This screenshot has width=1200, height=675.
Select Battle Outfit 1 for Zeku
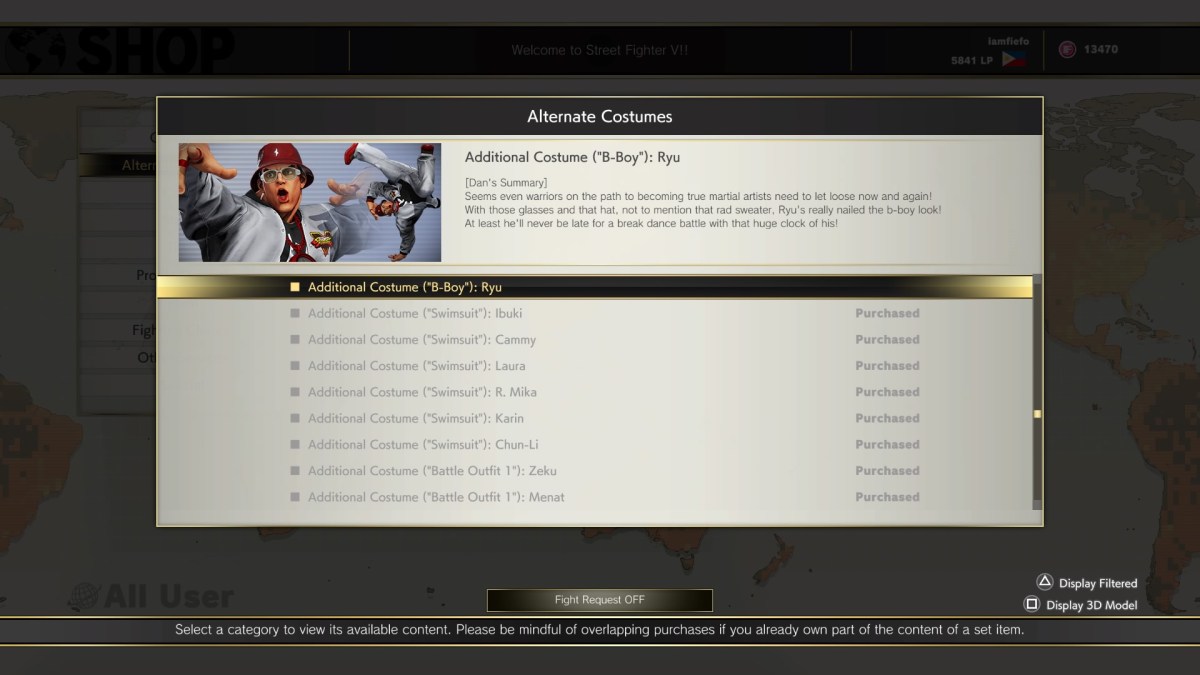pyautogui.click(x=432, y=471)
